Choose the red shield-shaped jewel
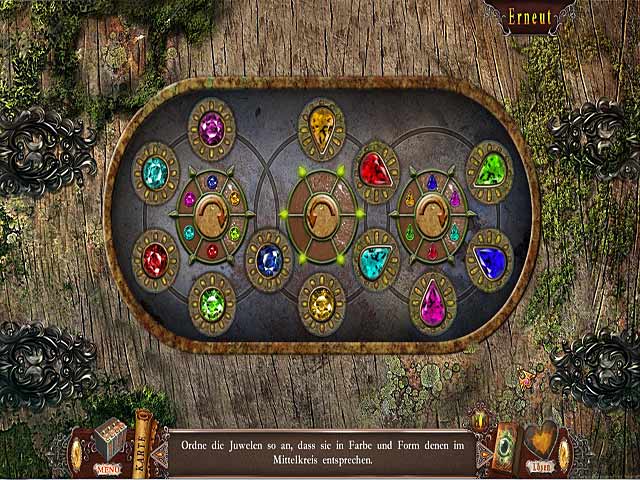 click(x=376, y=169)
